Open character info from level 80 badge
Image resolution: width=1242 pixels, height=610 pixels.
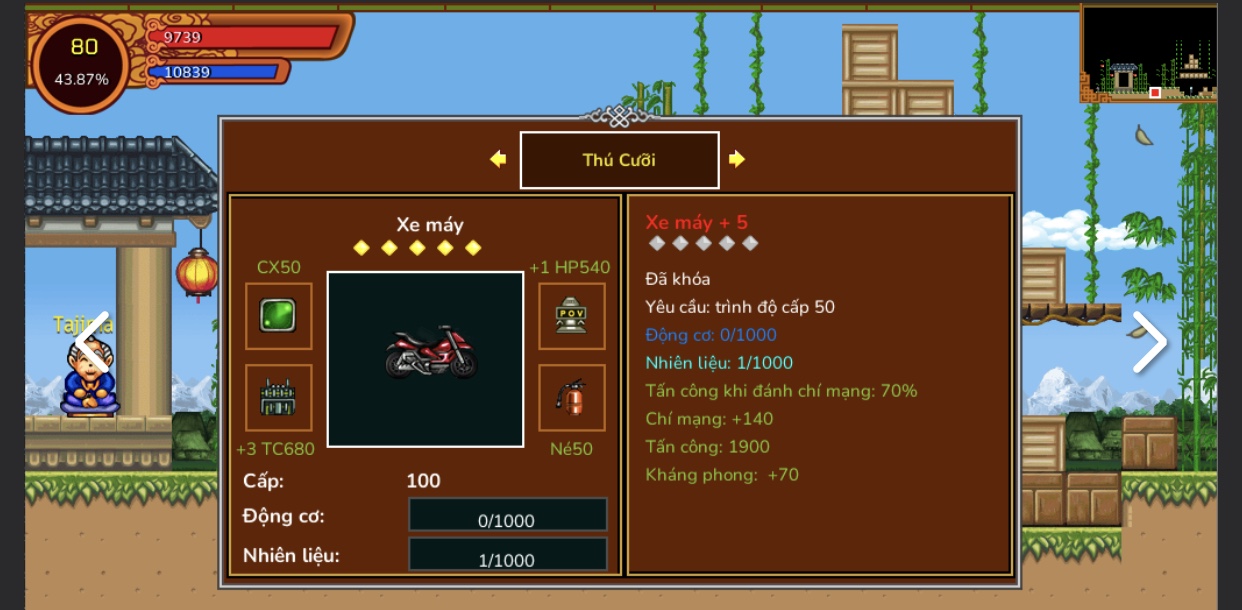coord(82,62)
